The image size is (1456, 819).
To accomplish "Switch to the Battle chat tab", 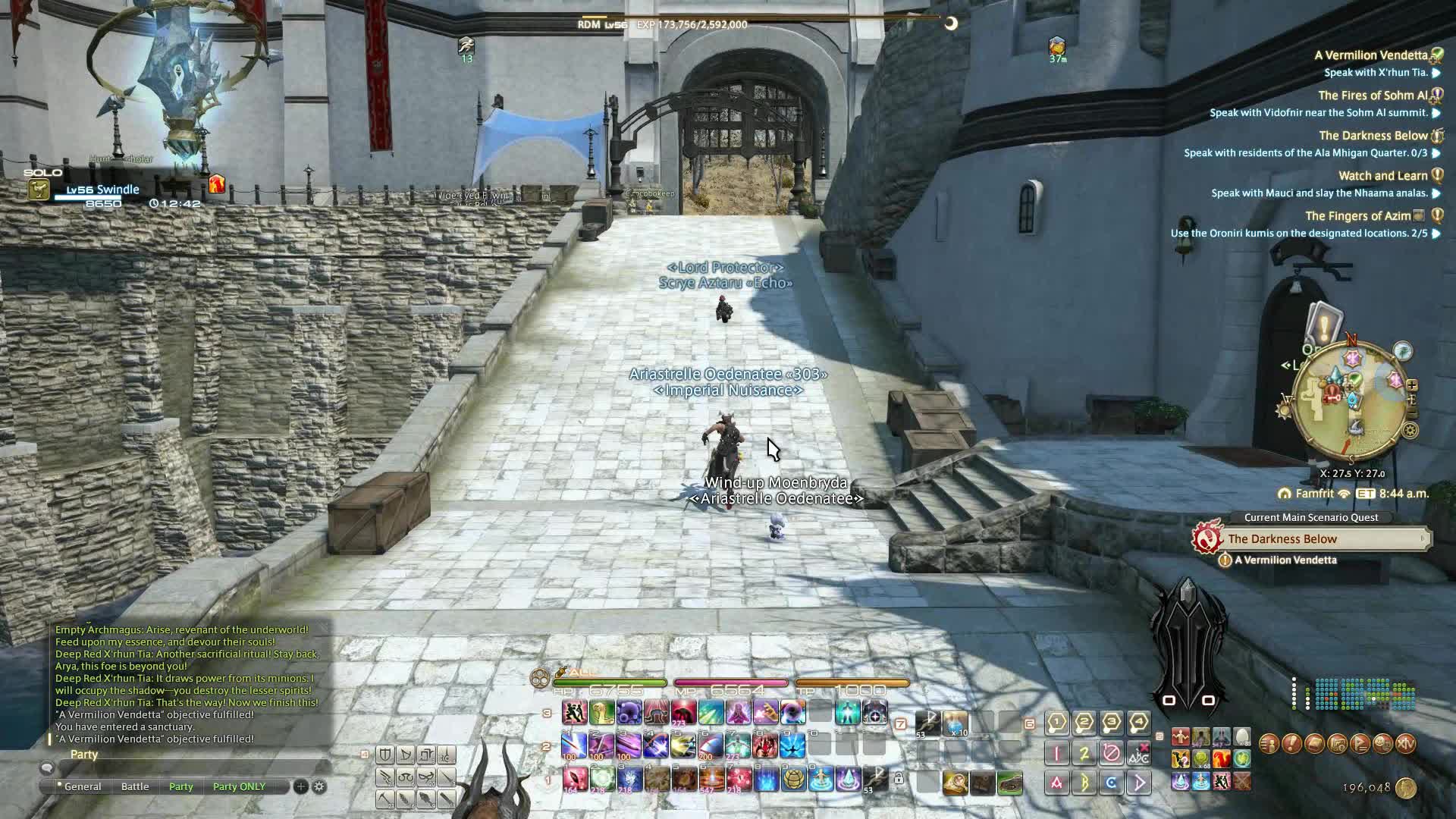I will (135, 786).
